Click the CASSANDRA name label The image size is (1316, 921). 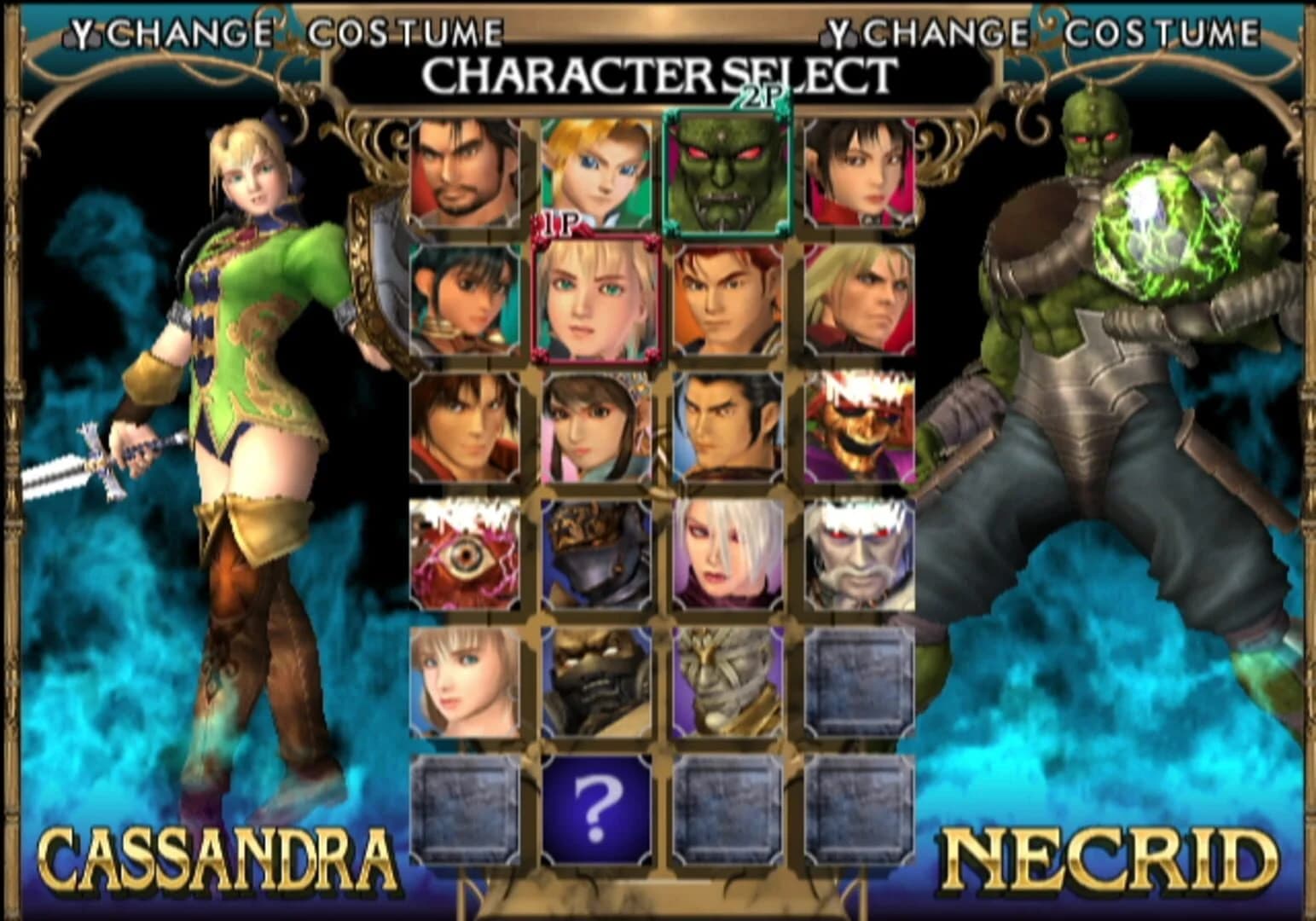click(x=216, y=855)
